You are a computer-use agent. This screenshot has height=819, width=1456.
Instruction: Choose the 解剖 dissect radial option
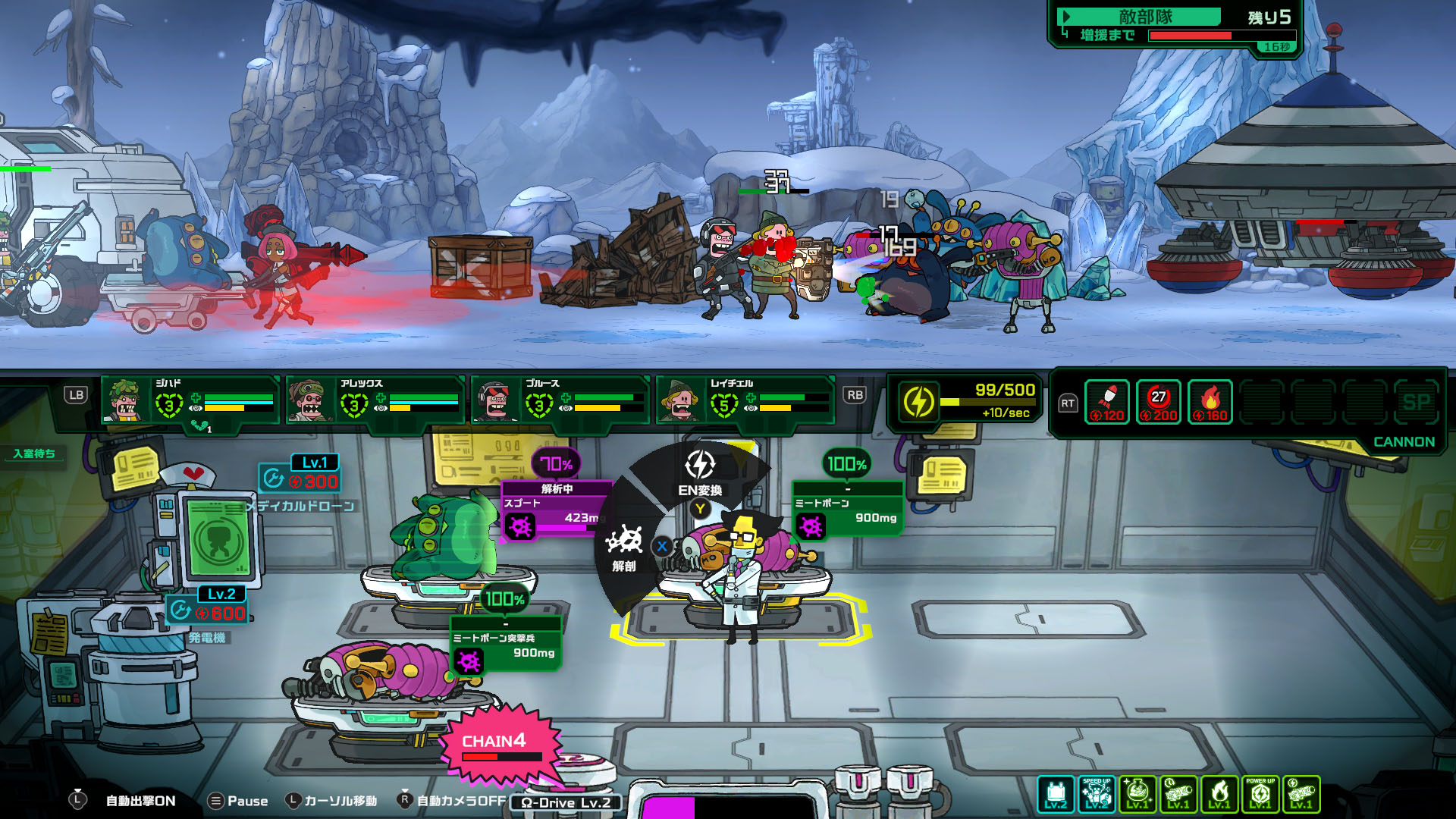[624, 548]
